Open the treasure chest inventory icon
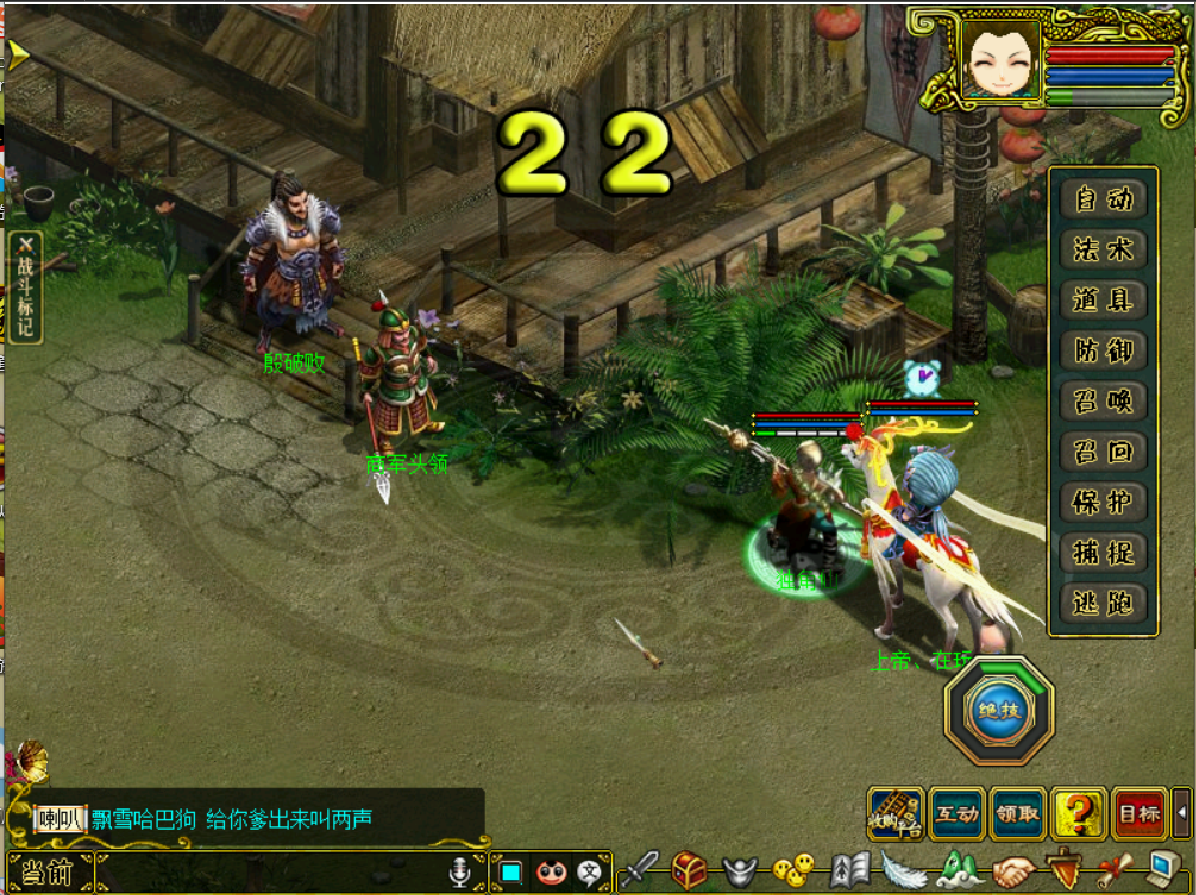The image size is (1196, 895). [689, 871]
